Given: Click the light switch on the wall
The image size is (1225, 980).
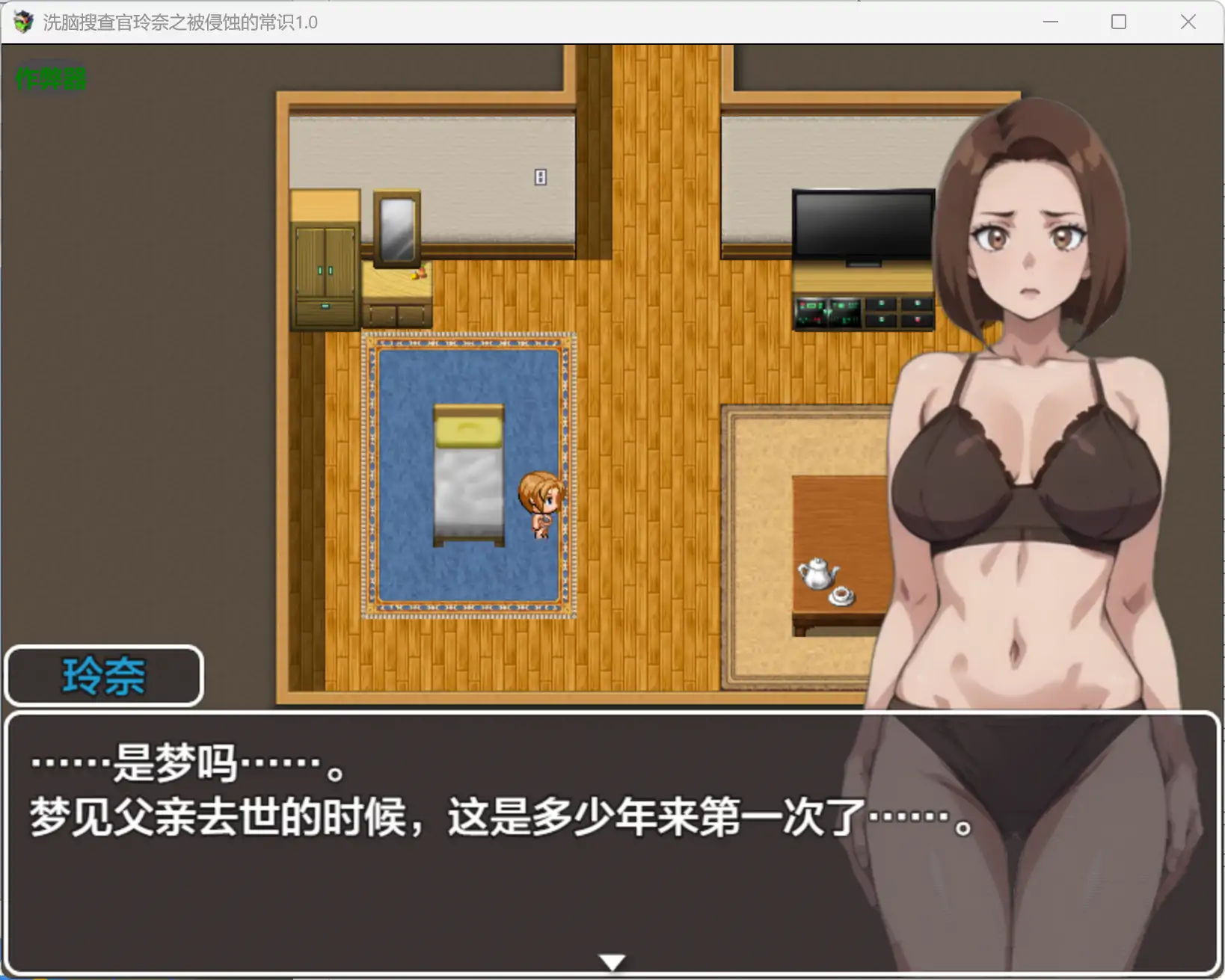Looking at the screenshot, I should [540, 176].
